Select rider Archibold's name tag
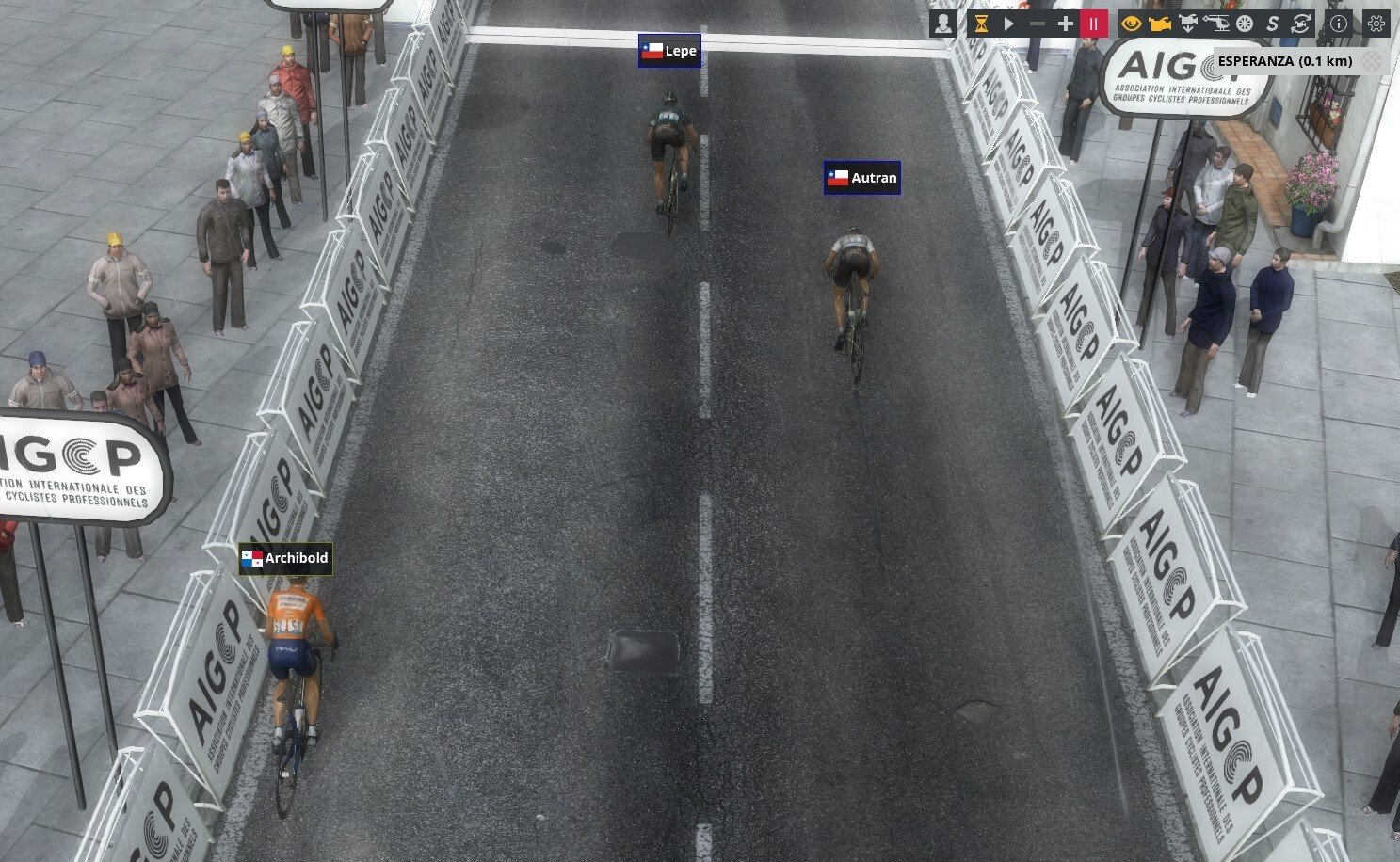The width and height of the screenshot is (1400, 862). point(285,558)
